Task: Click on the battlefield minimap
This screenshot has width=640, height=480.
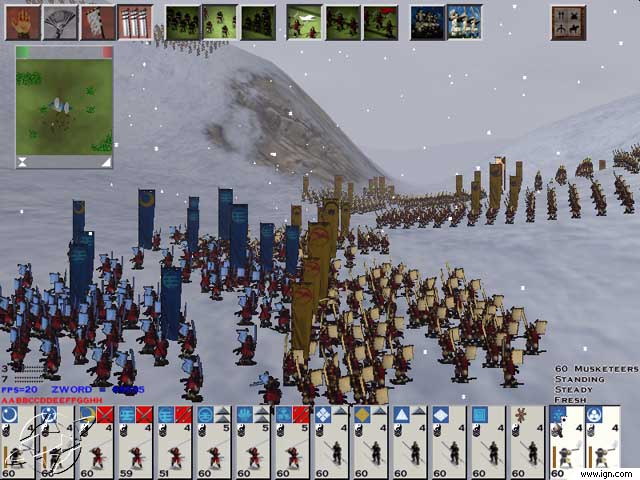Action: 64,106
